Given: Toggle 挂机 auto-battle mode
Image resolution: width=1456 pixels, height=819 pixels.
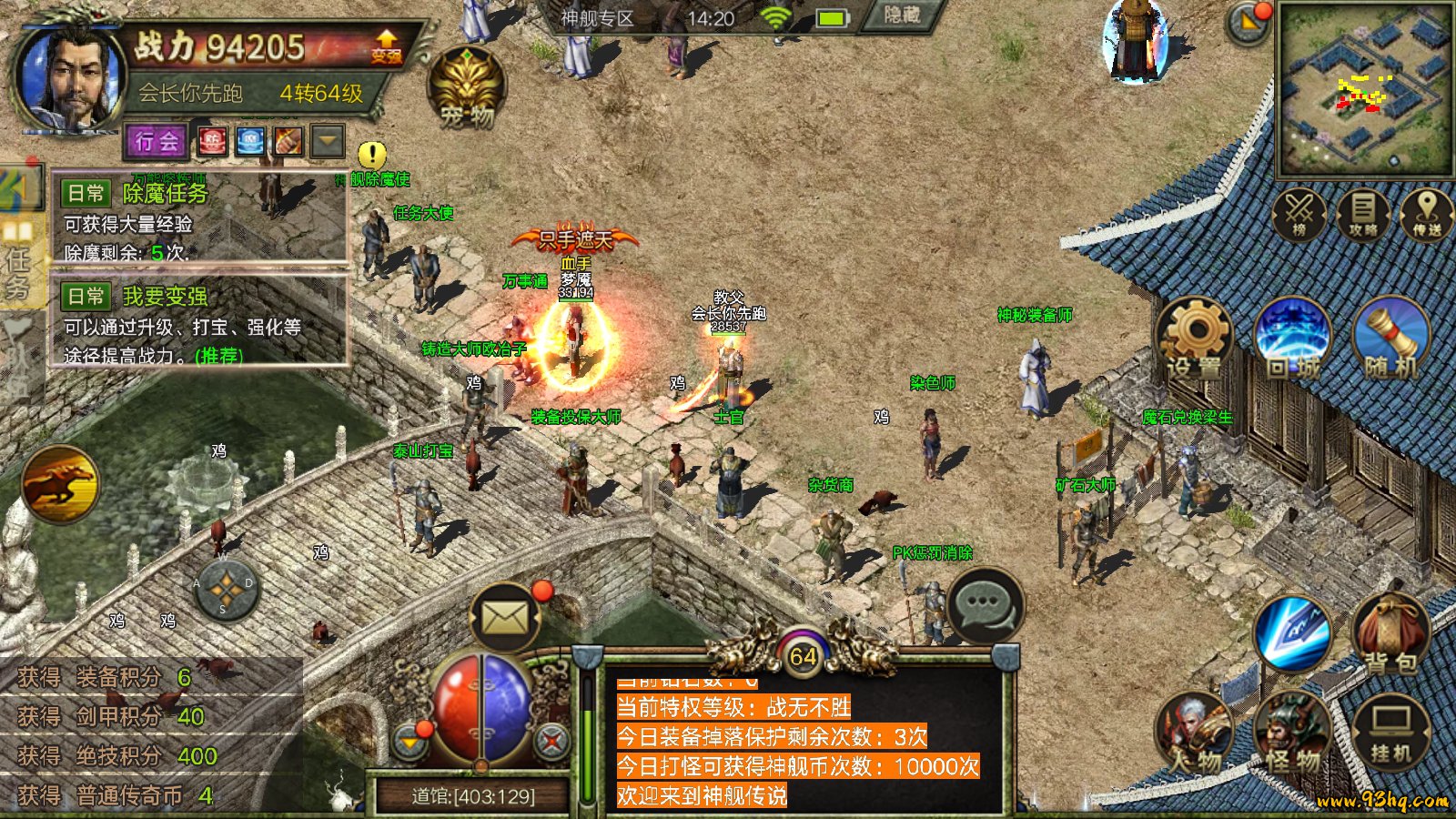Looking at the screenshot, I should (x=1390, y=733).
